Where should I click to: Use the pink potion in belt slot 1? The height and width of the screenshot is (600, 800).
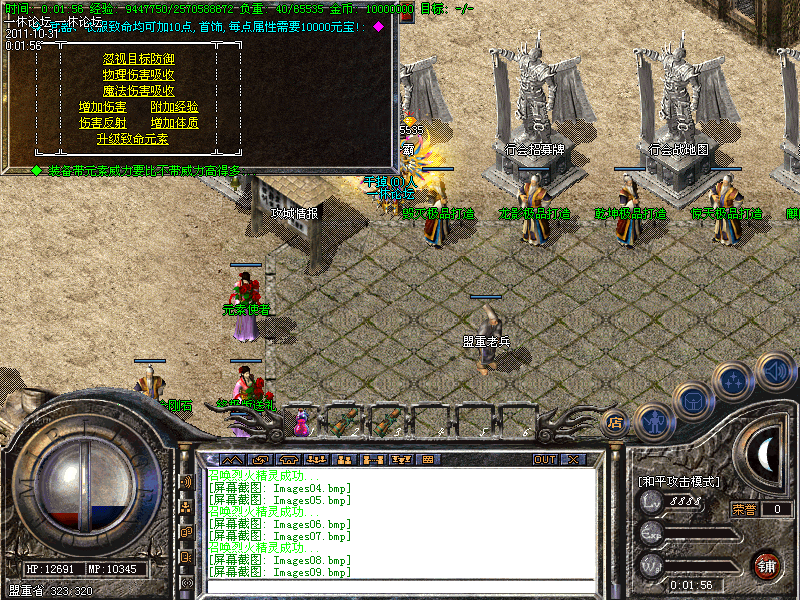pos(301,423)
